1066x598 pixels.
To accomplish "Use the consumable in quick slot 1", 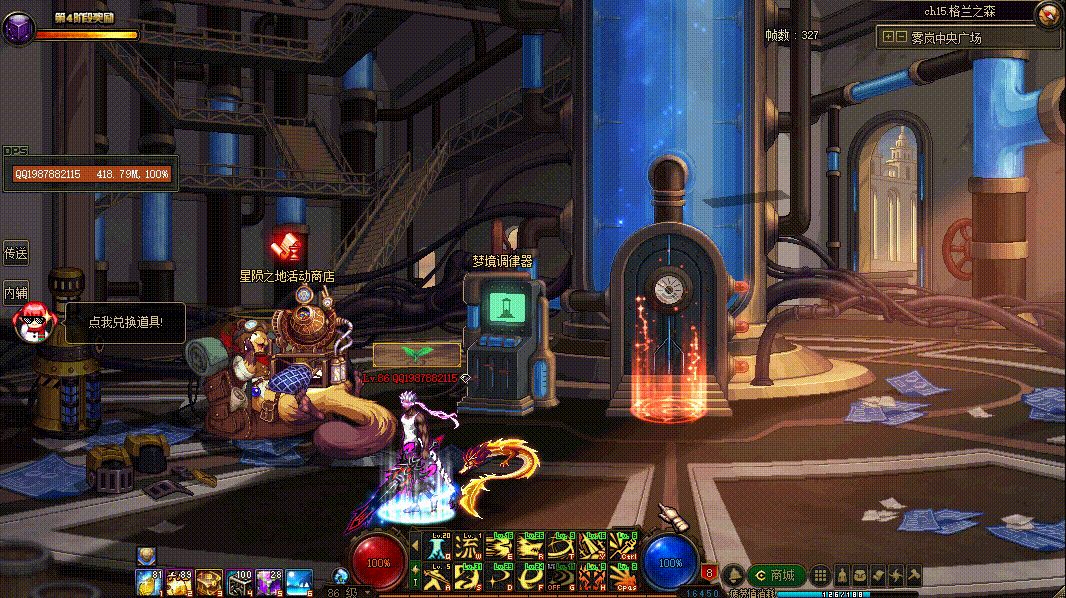I will click(x=149, y=581).
